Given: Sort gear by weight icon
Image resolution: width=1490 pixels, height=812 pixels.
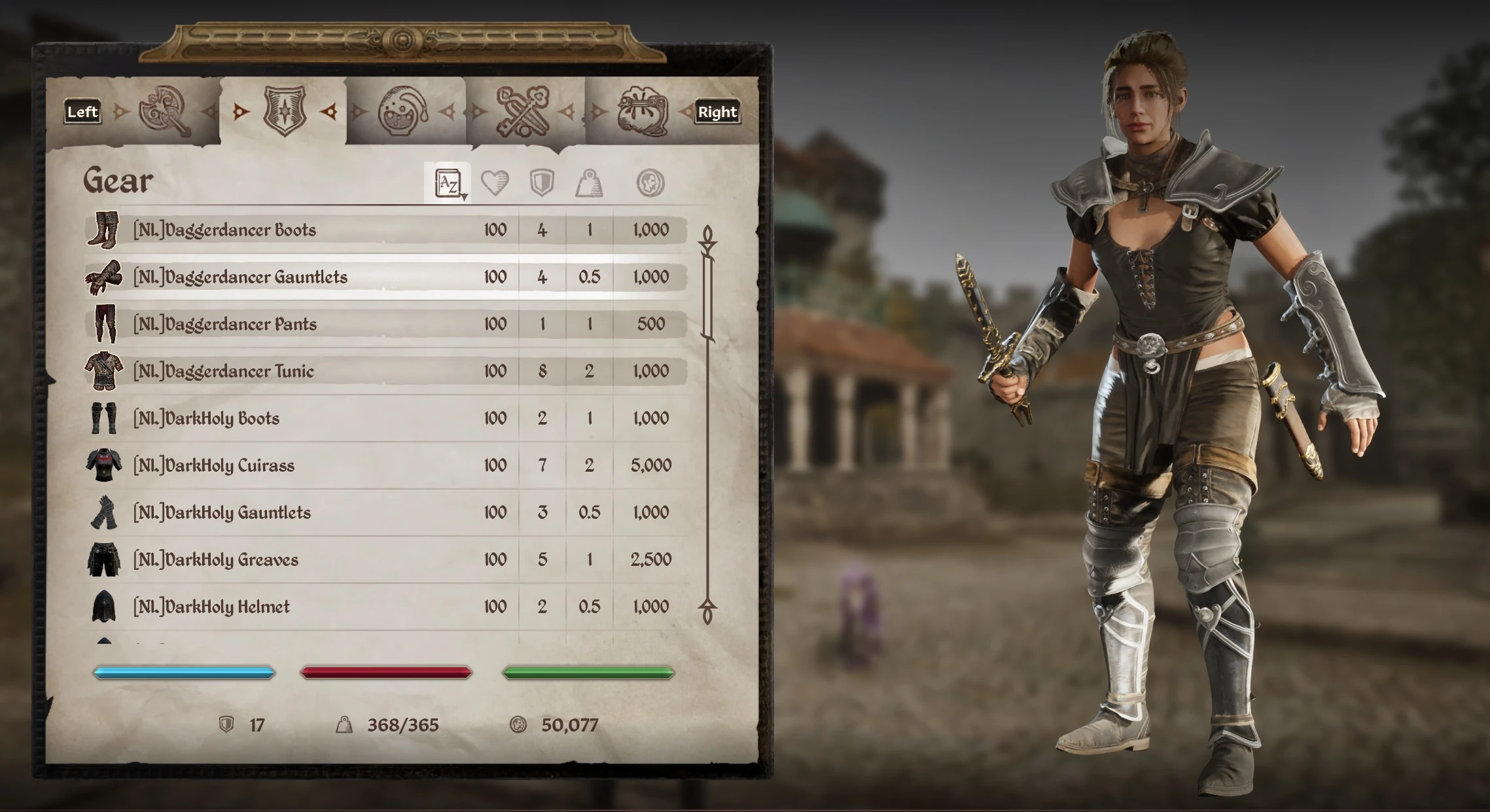Looking at the screenshot, I should (588, 183).
